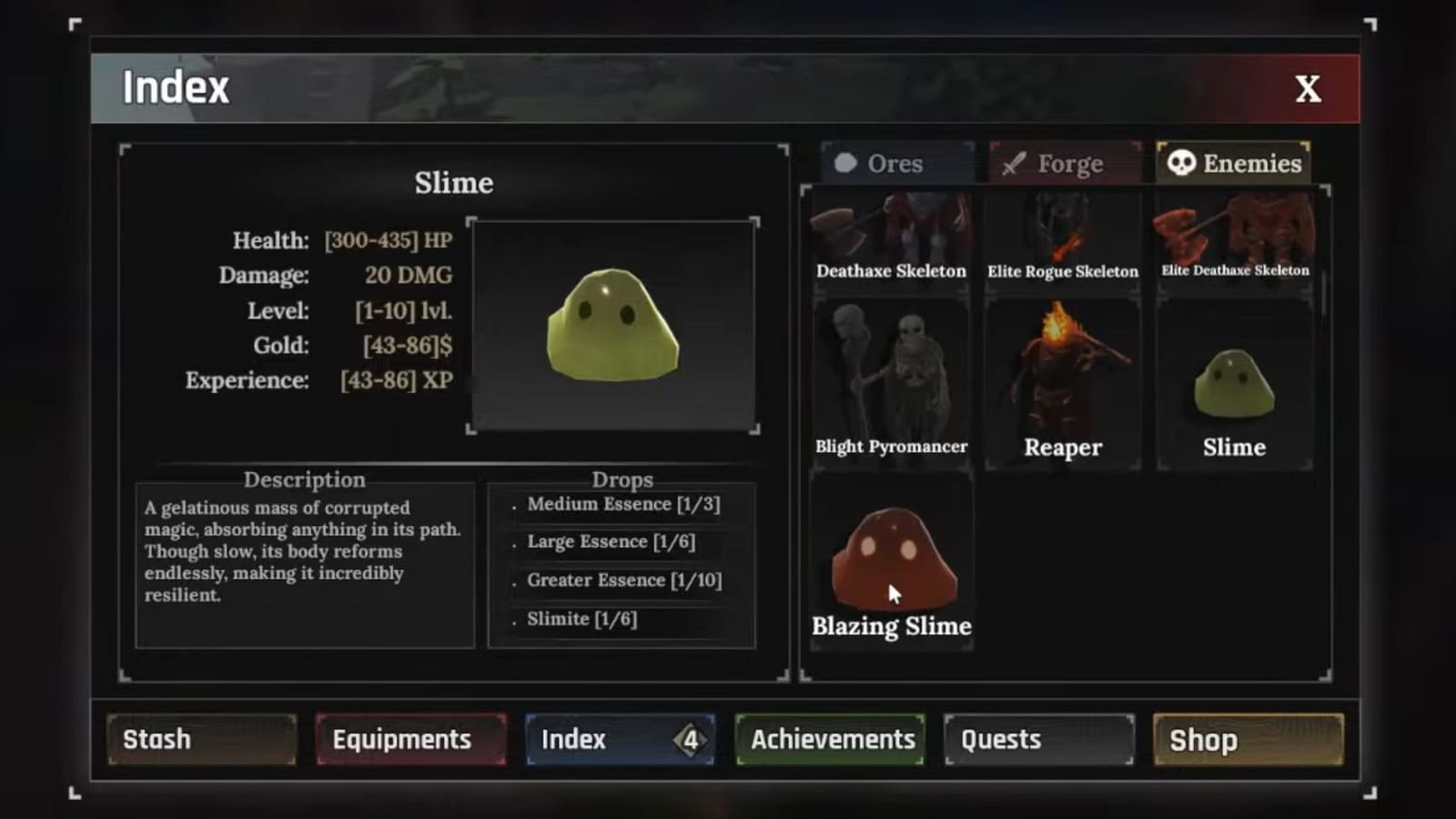Screen dimensions: 1456x819
Task: Switch to the Forge tab
Action: pos(1065,164)
